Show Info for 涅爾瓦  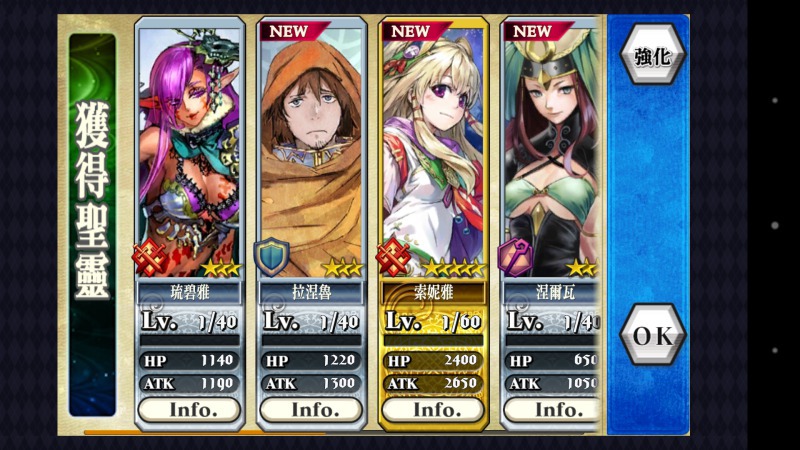tap(555, 409)
